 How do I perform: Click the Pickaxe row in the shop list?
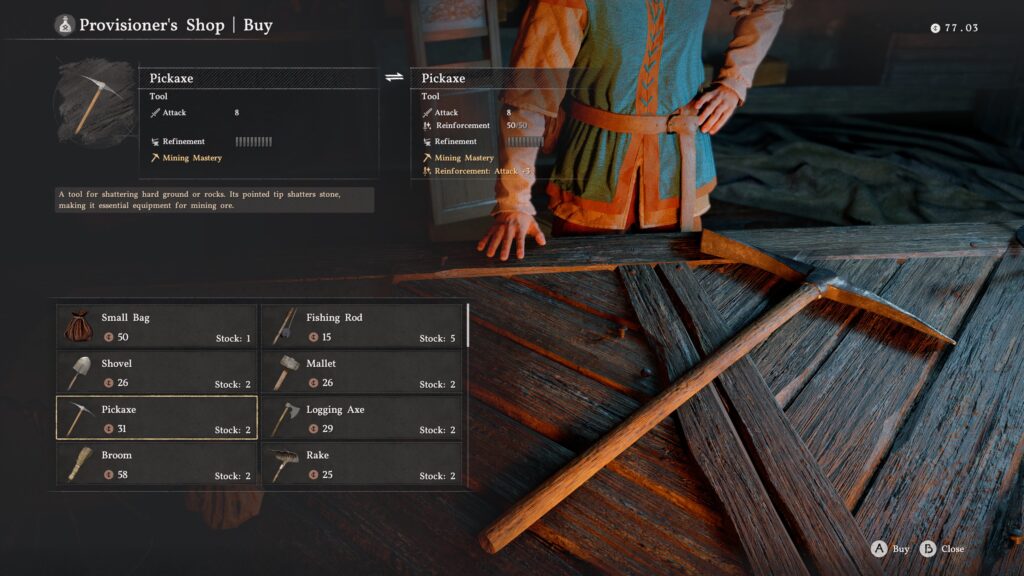click(x=156, y=418)
